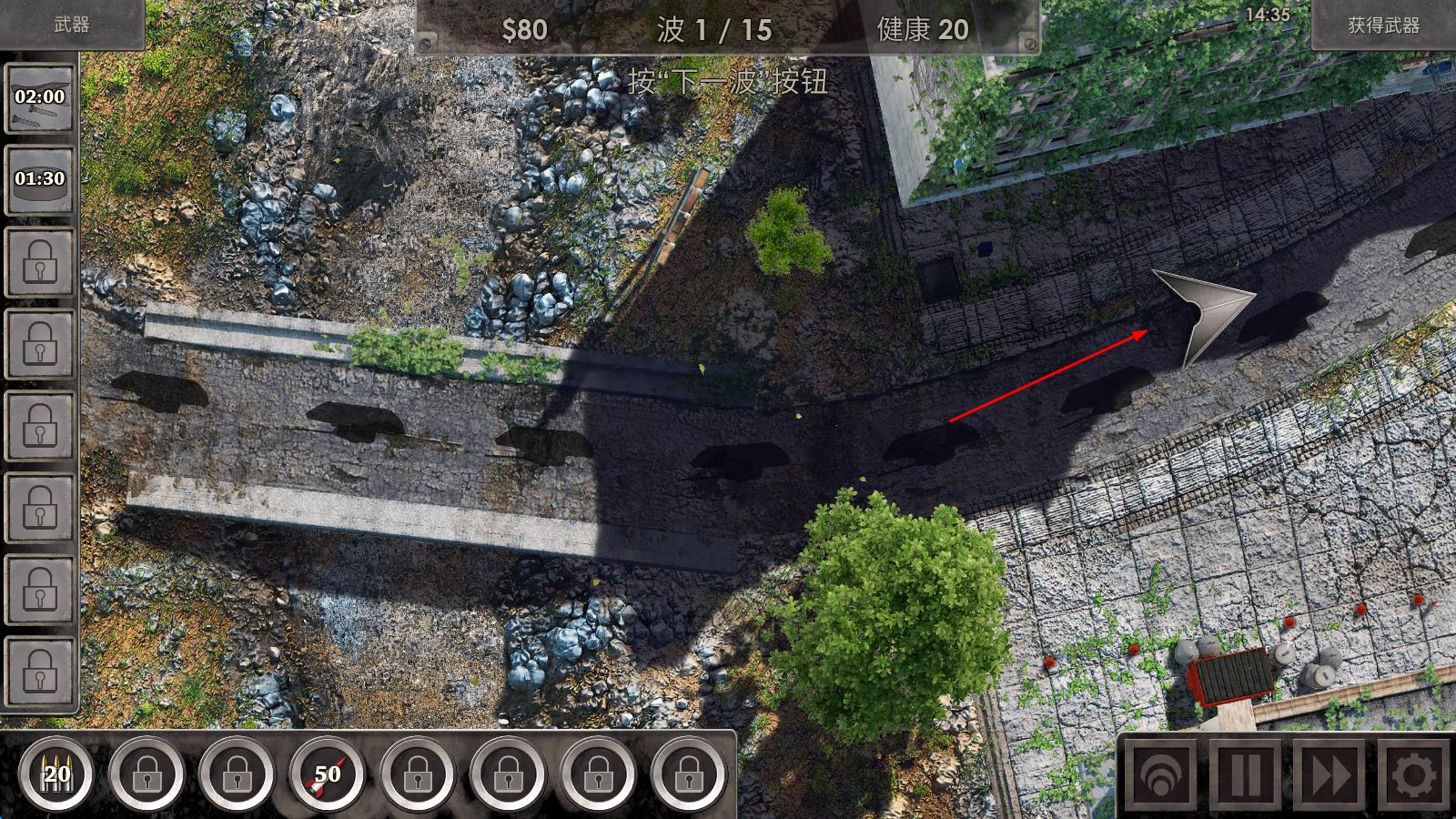The width and height of the screenshot is (1456, 819).
Task: Pause the game
Action: [1244, 776]
